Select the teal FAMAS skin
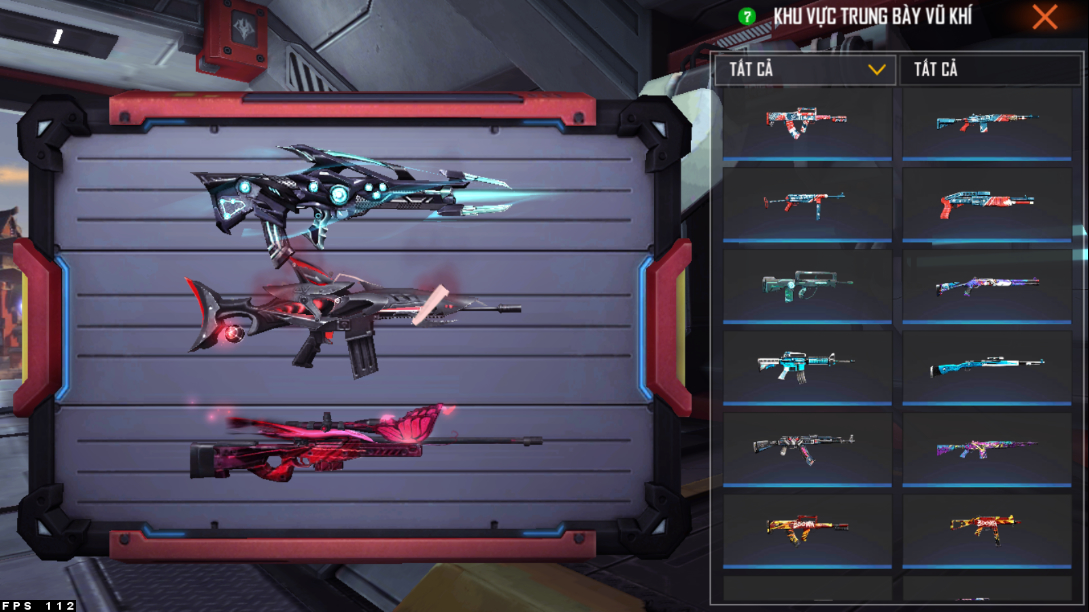This screenshot has width=1089, height=612. coord(806,284)
